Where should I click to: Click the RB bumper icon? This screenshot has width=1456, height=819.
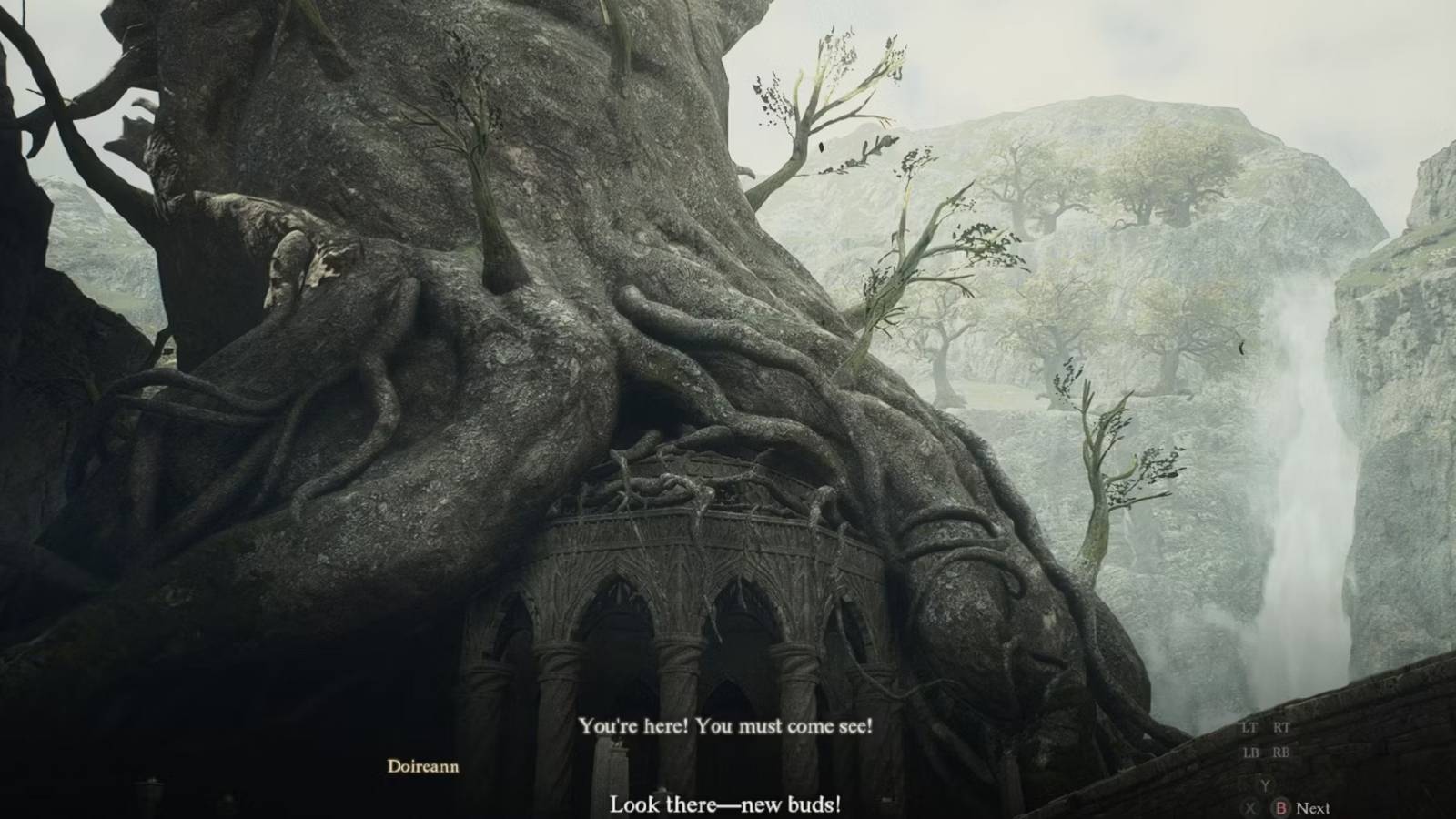pos(1282,752)
